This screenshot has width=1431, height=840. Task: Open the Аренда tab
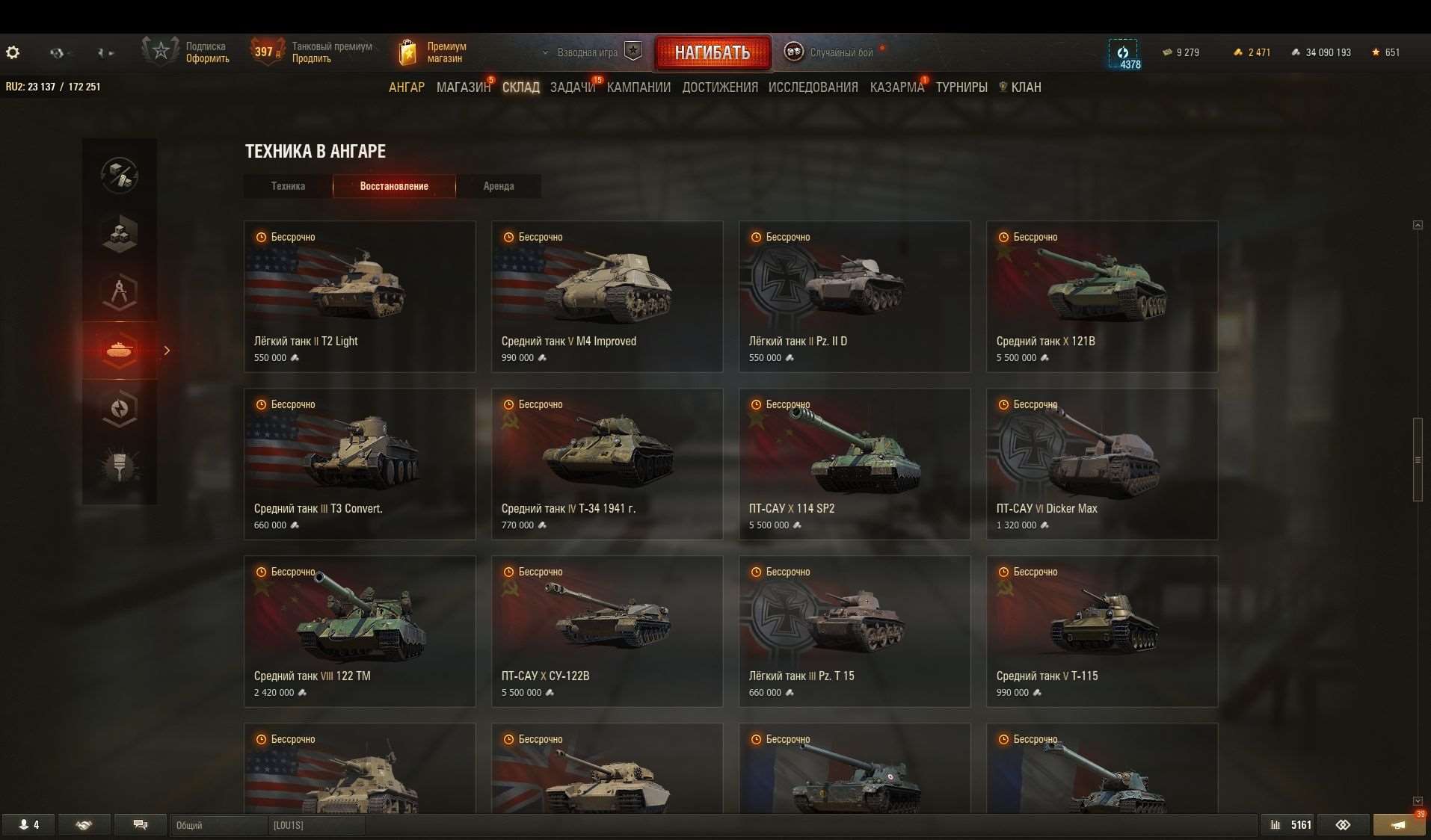tap(499, 186)
